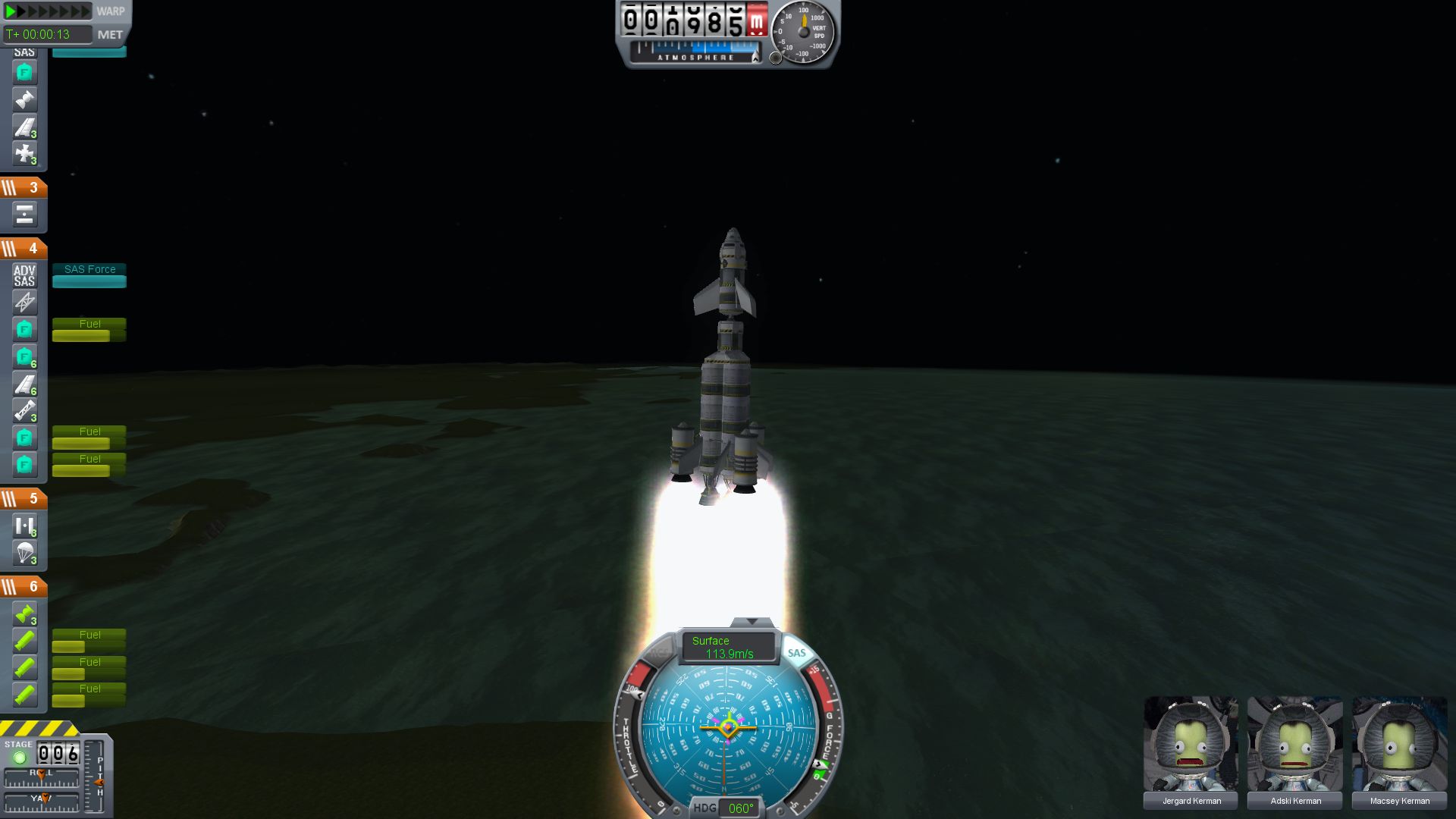The height and width of the screenshot is (819, 1456).
Task: Select the stage 4 header tab
Action: pyautogui.click(x=24, y=248)
